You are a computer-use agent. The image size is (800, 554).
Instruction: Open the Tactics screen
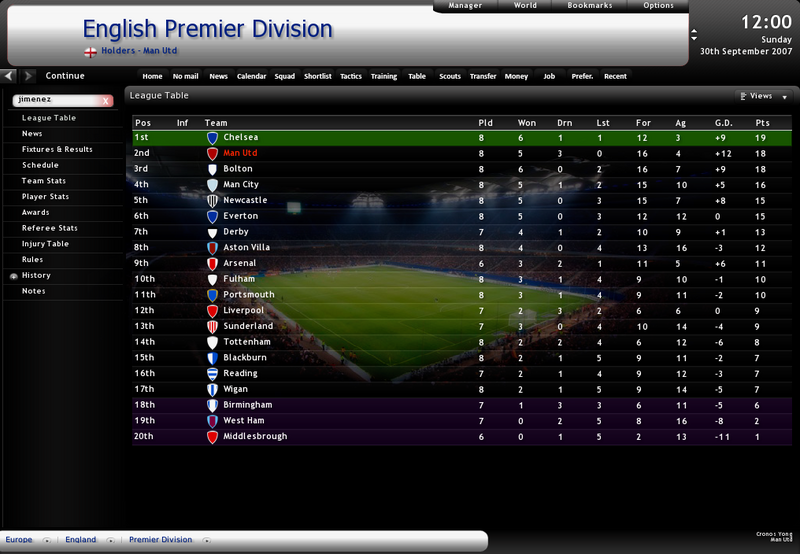(350, 76)
